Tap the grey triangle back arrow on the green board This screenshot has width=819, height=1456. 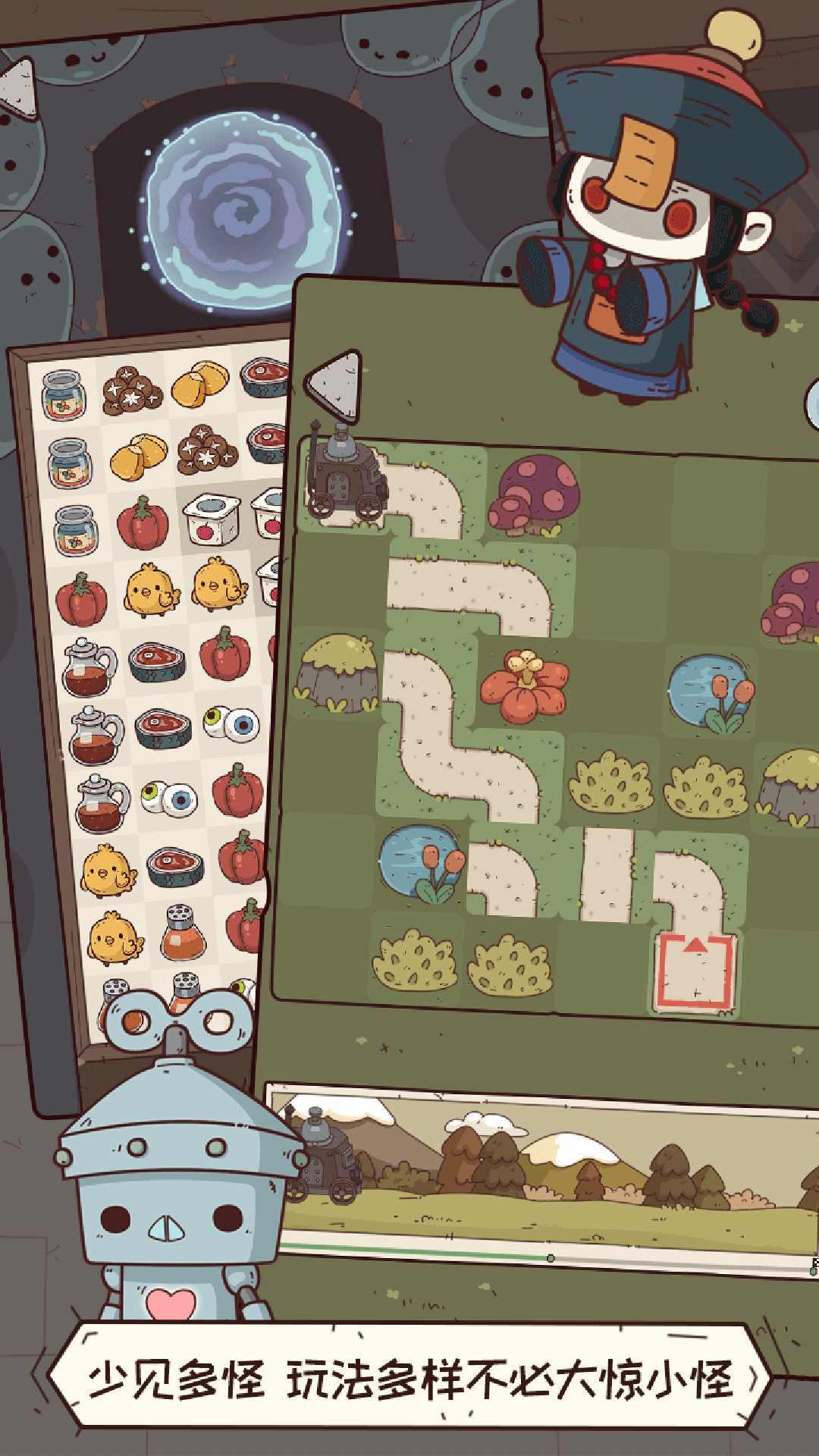point(334,387)
